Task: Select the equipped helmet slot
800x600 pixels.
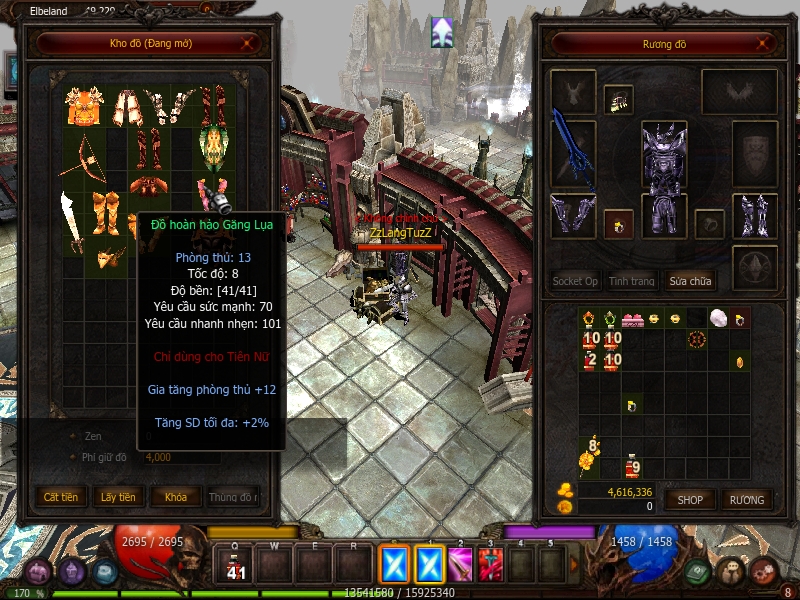Action: point(664,145)
